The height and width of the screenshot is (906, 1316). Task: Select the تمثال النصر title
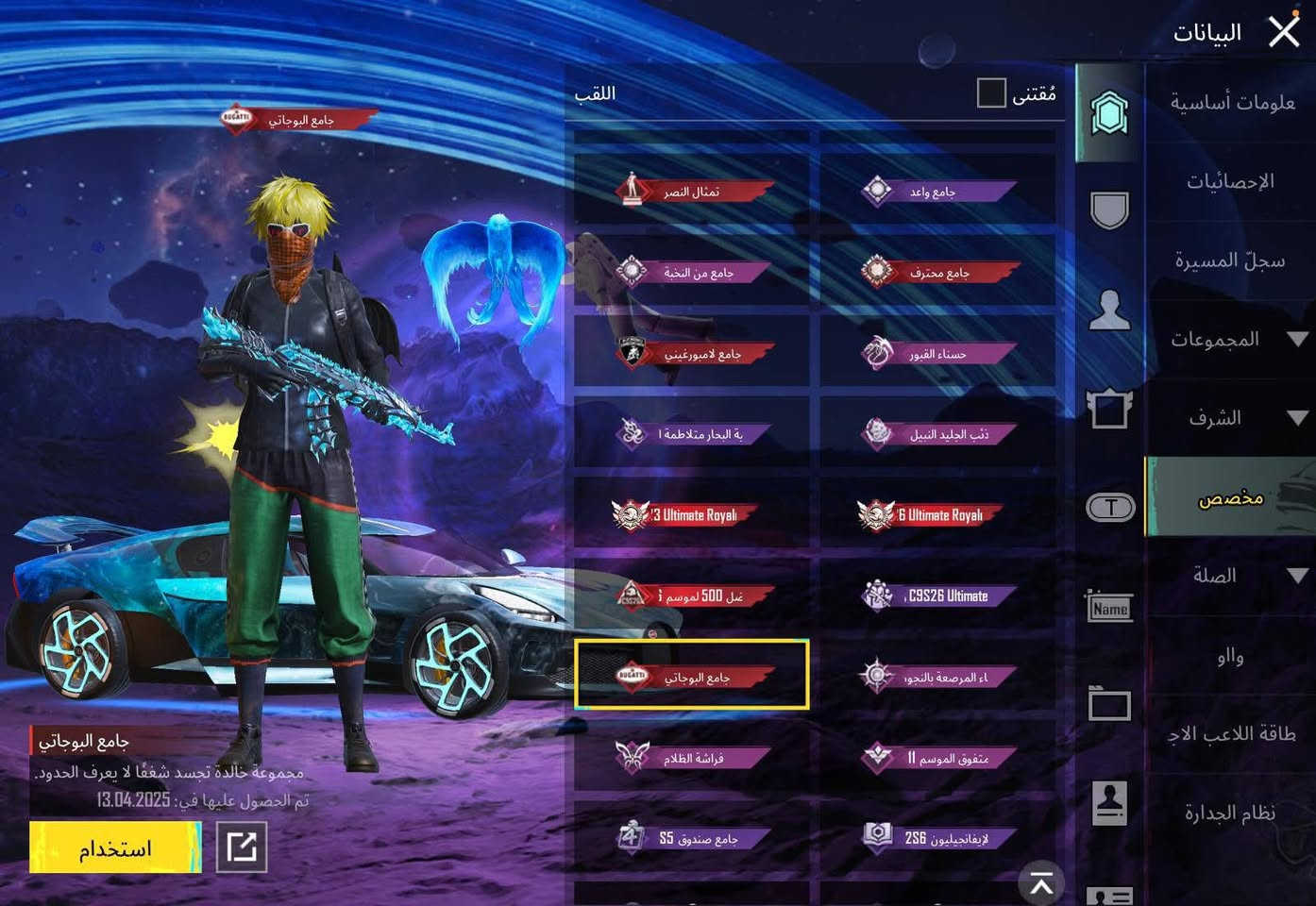click(x=692, y=192)
